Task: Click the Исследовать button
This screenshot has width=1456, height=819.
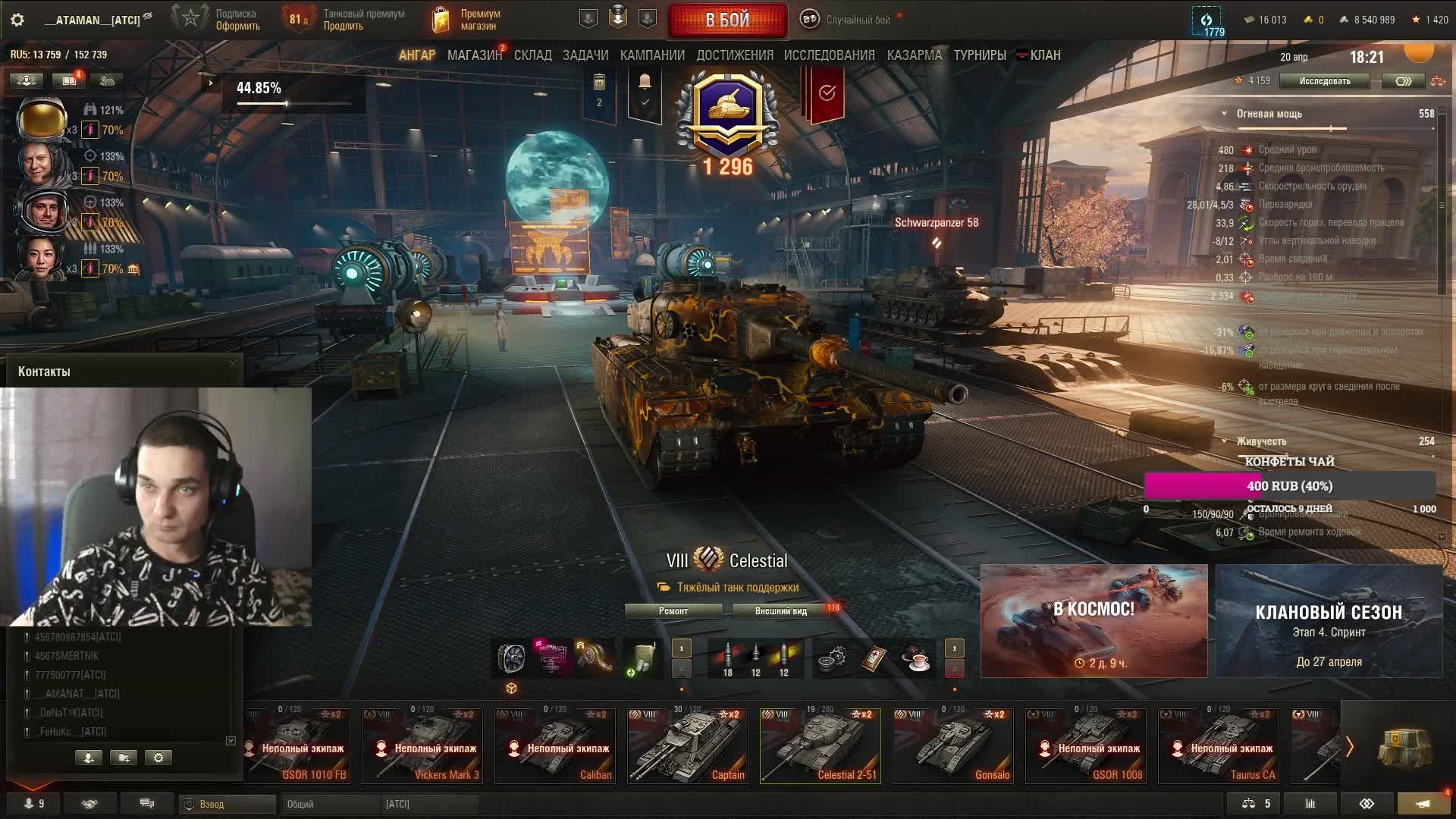Action: [1324, 81]
